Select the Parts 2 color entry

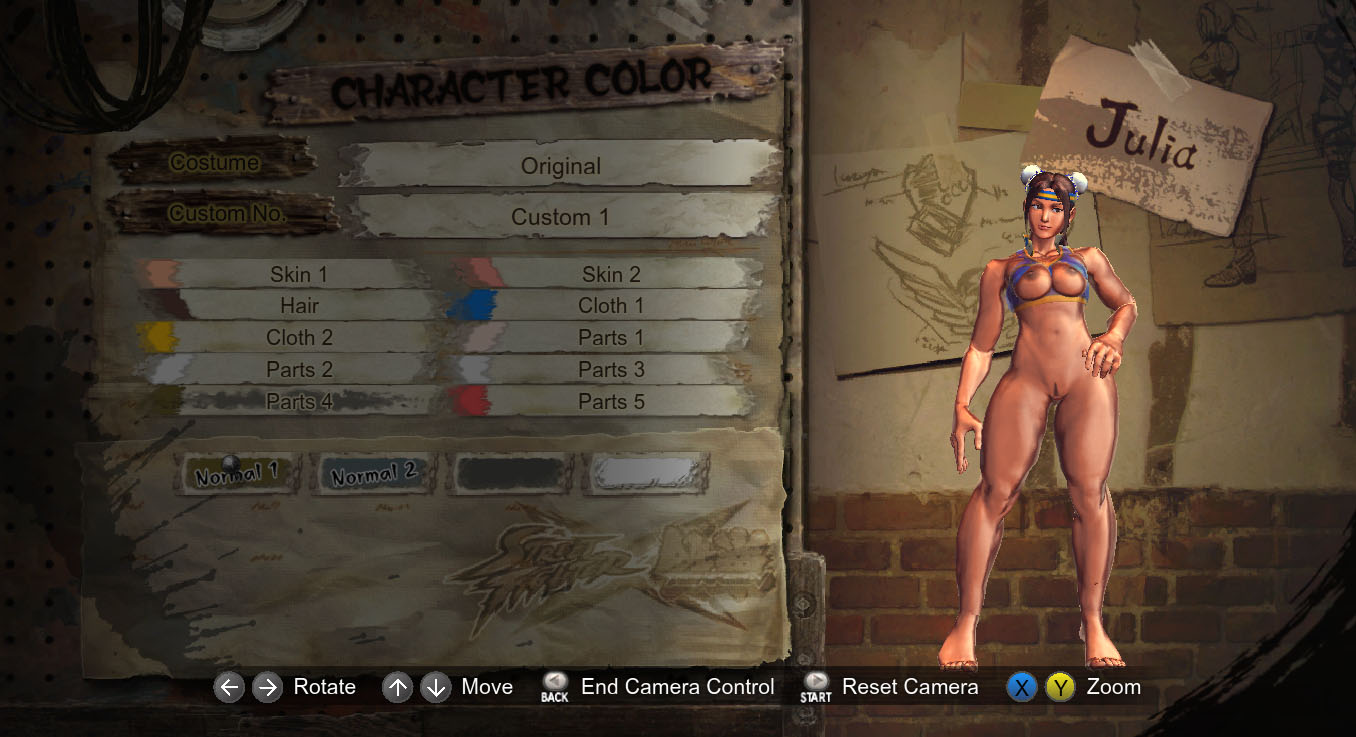tap(298, 370)
